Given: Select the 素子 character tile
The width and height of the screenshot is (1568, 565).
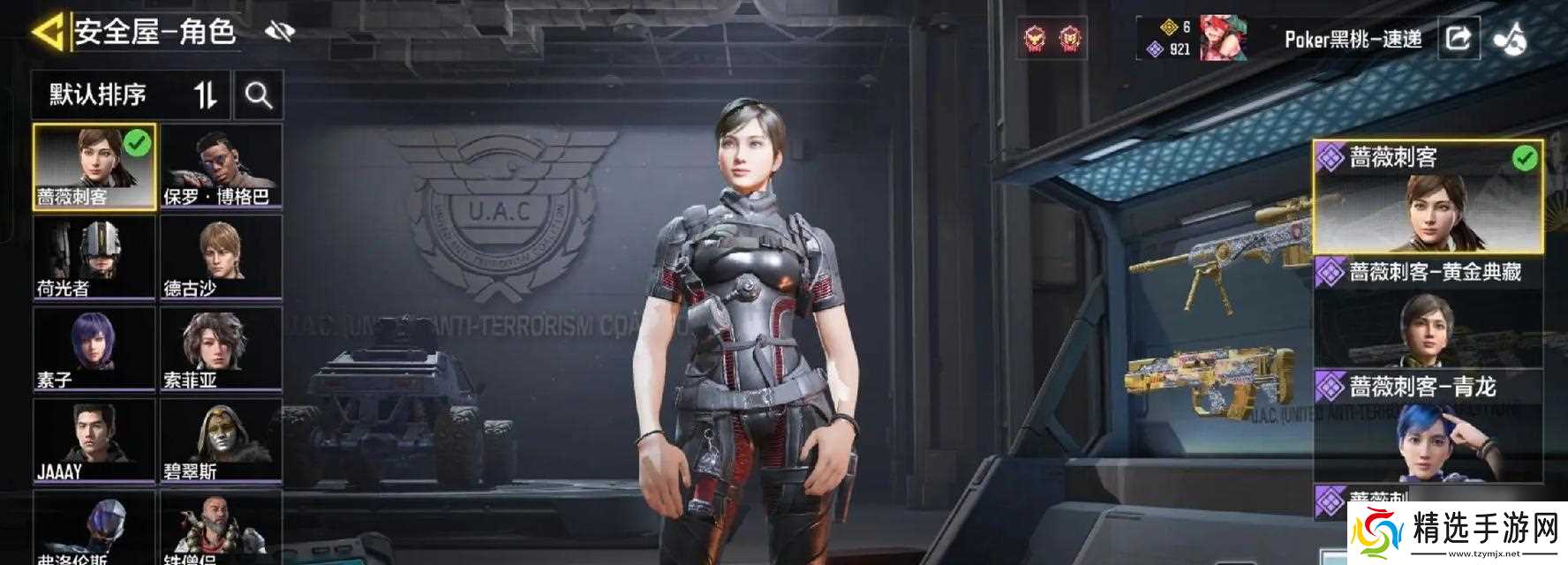Looking at the screenshot, I should [94, 349].
